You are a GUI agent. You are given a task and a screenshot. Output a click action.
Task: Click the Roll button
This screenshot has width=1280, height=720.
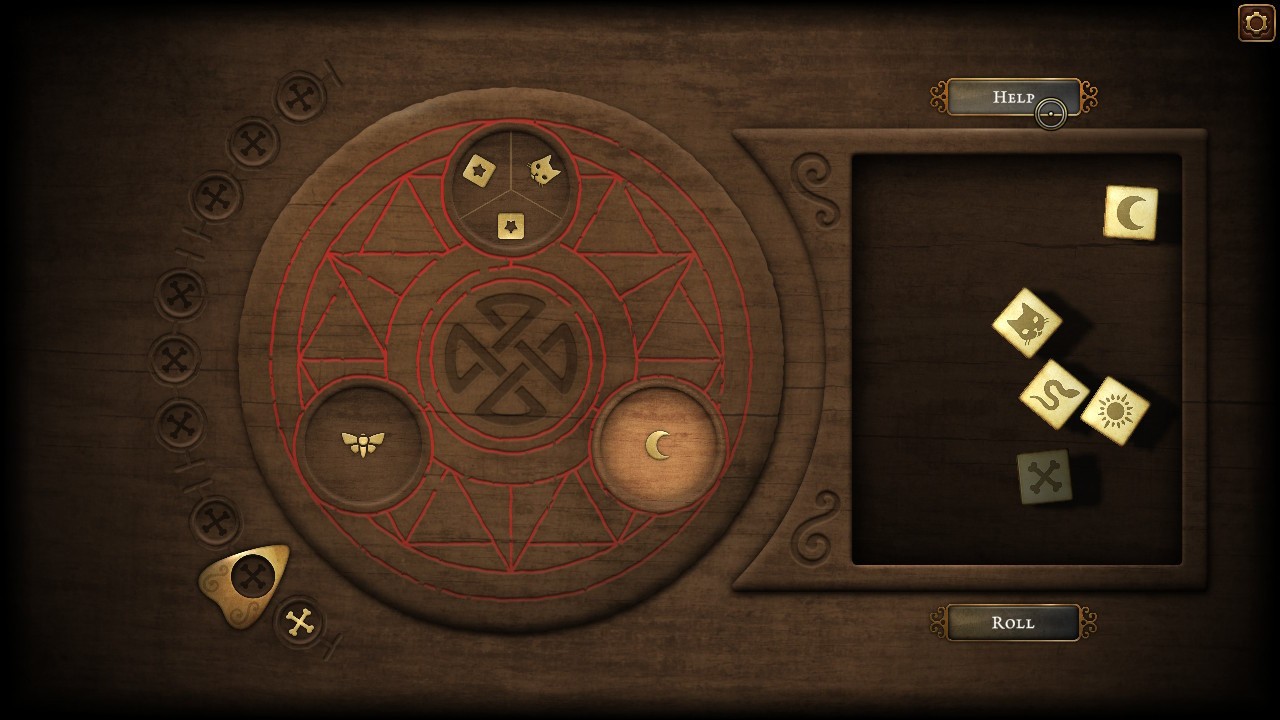[x=1012, y=622]
